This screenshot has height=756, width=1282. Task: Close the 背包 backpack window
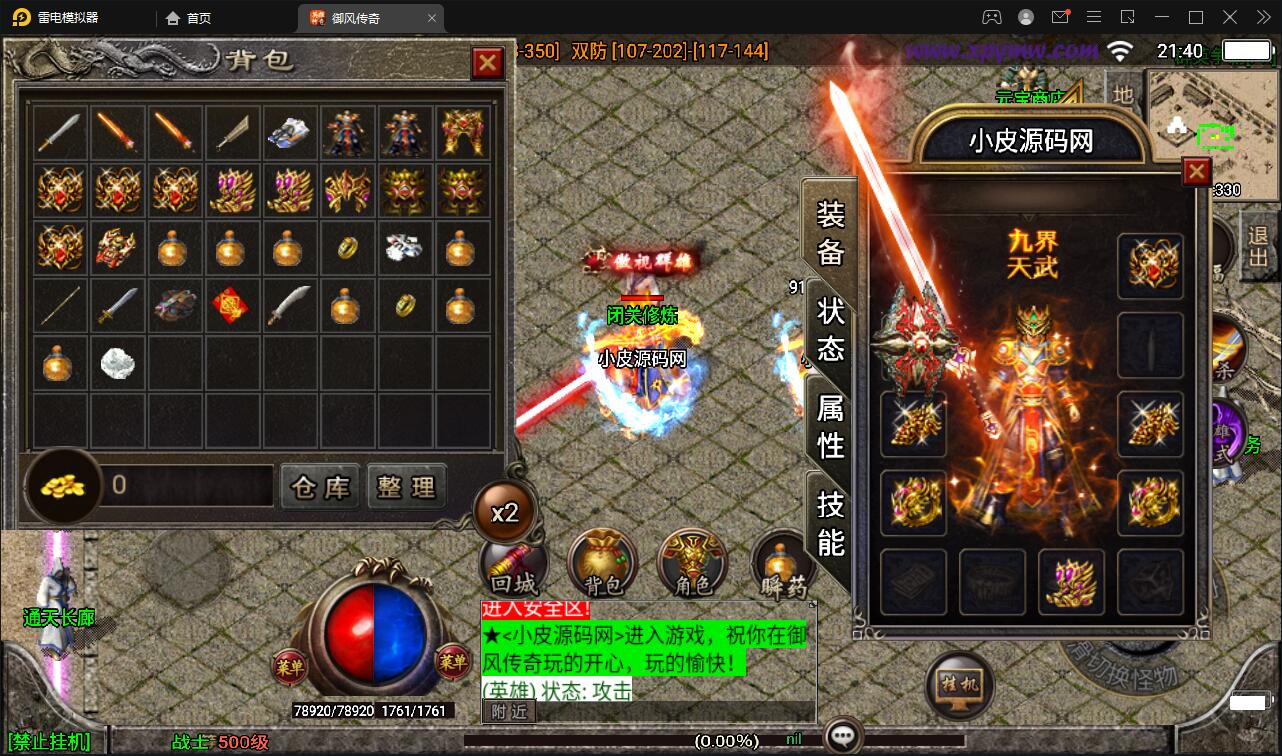tap(487, 64)
